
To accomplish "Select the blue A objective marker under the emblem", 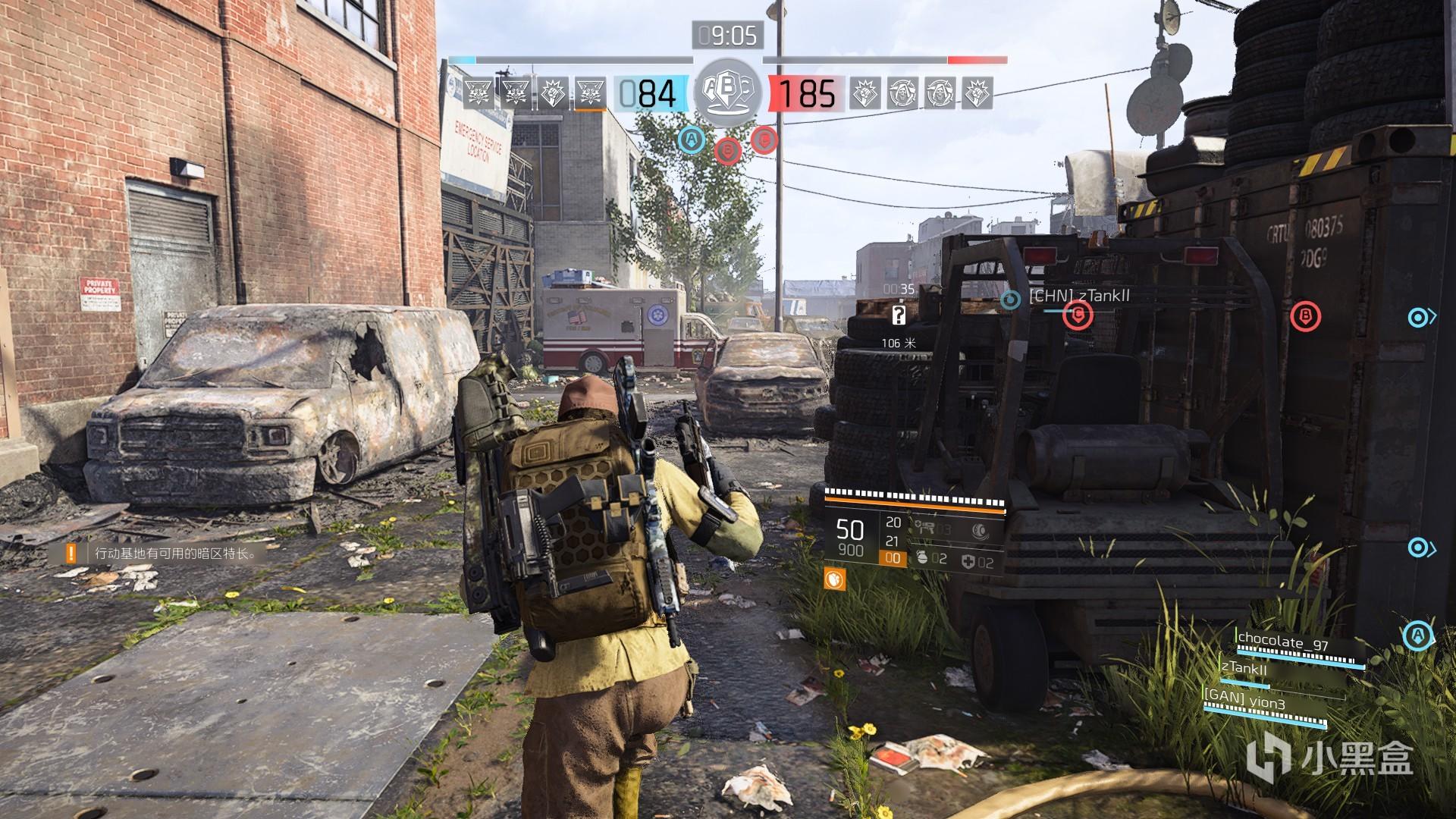I will coord(691,139).
